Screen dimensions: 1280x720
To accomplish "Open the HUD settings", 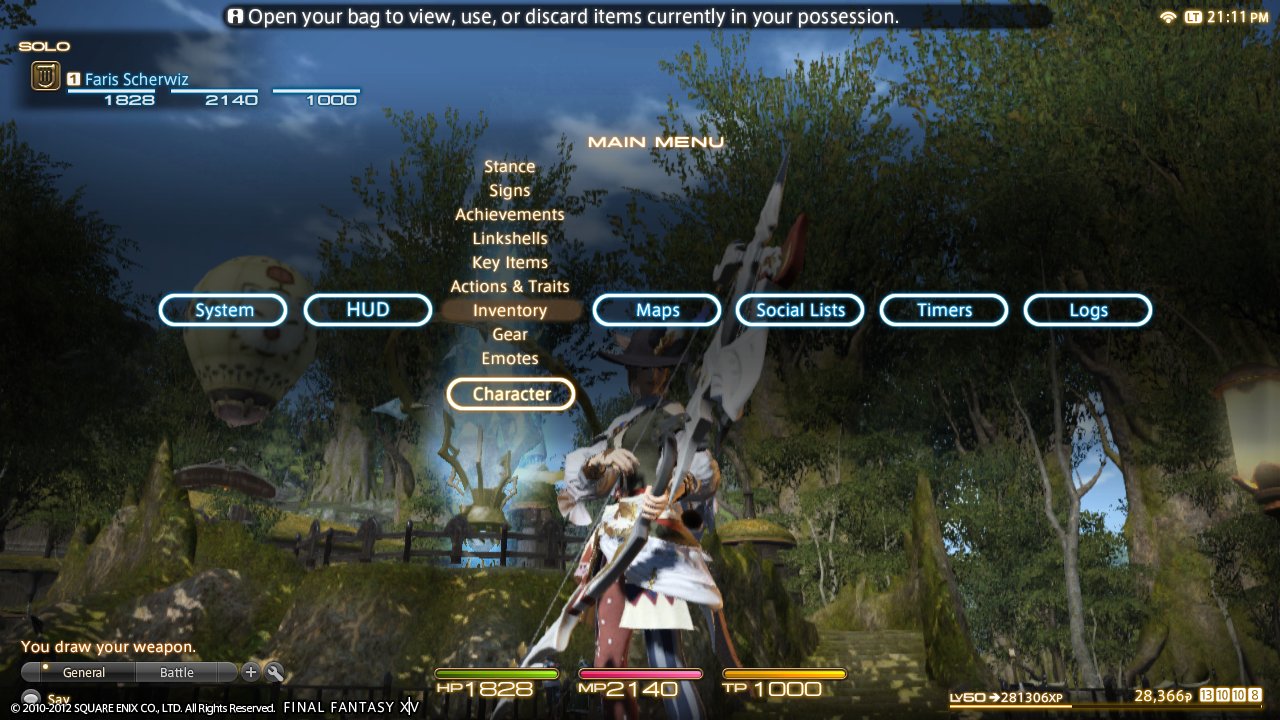I will 367,310.
